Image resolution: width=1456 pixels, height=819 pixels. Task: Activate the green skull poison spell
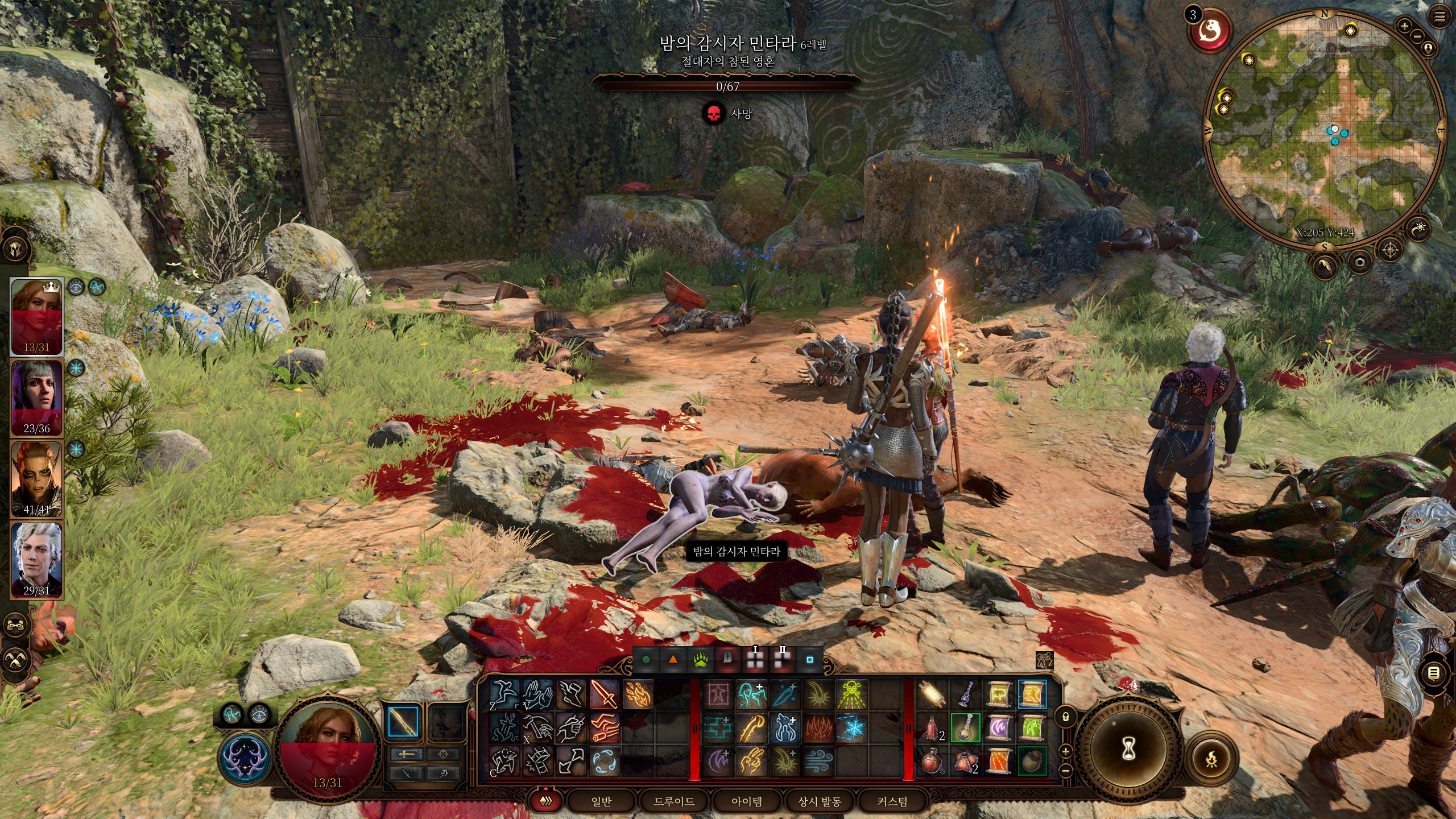click(x=851, y=694)
